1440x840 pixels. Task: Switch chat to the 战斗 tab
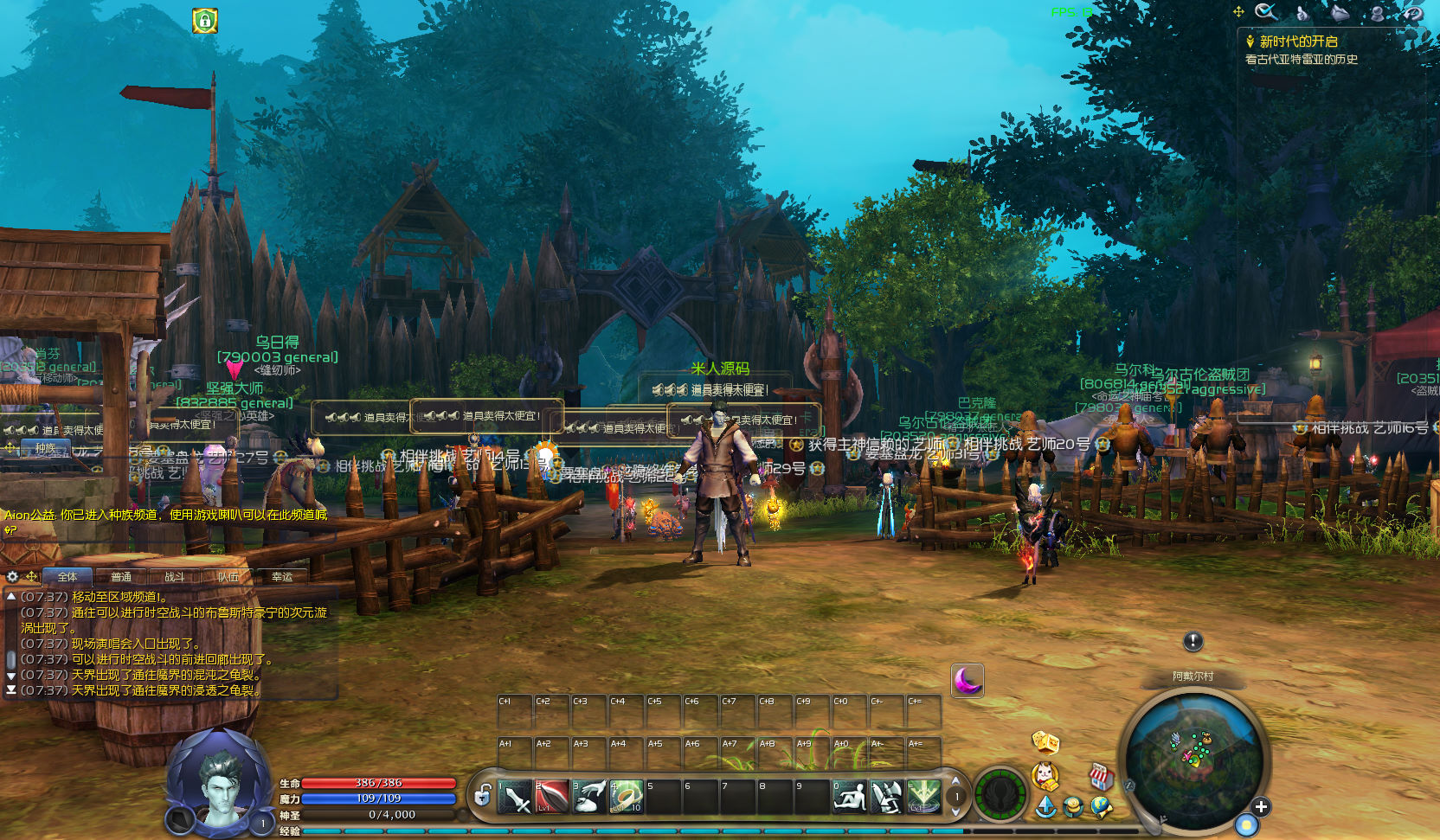point(174,577)
